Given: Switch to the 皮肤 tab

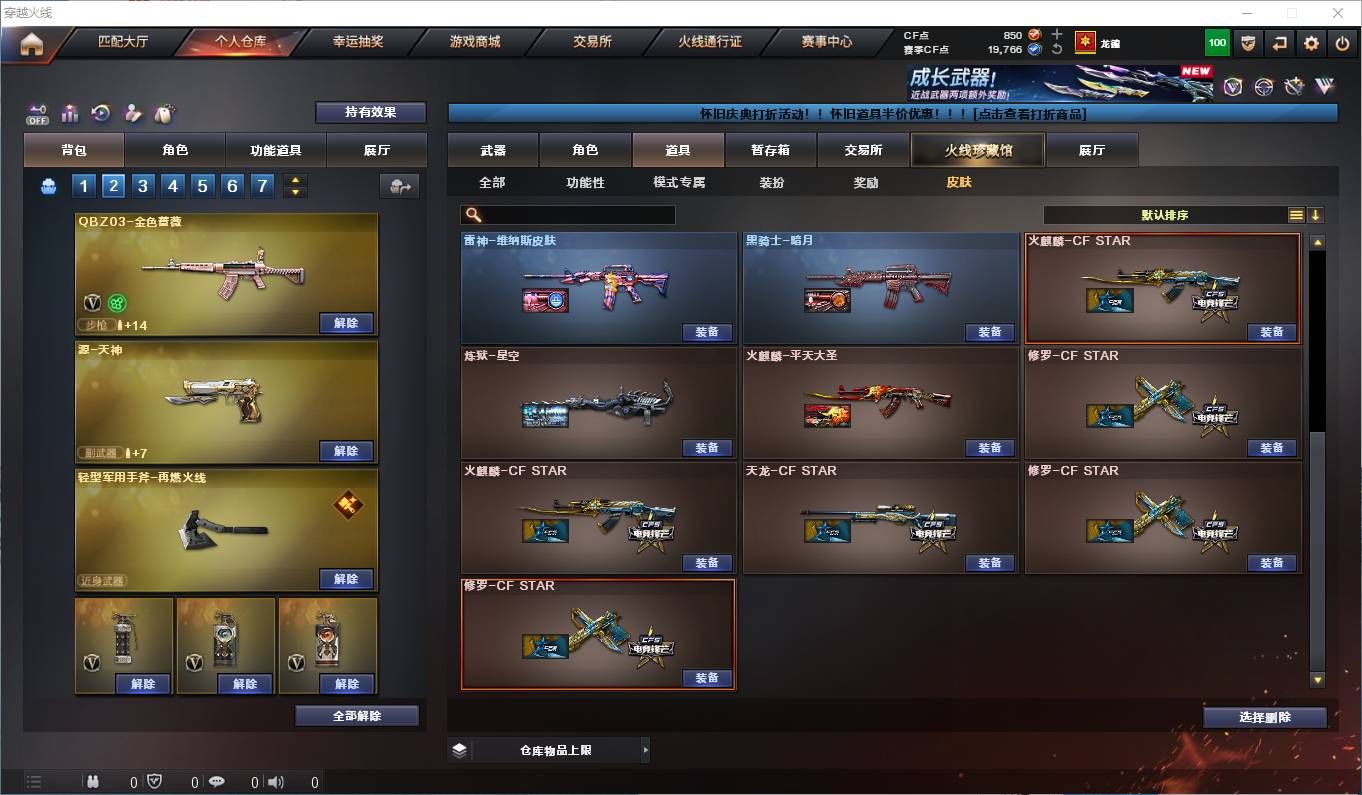Looking at the screenshot, I should (x=959, y=183).
